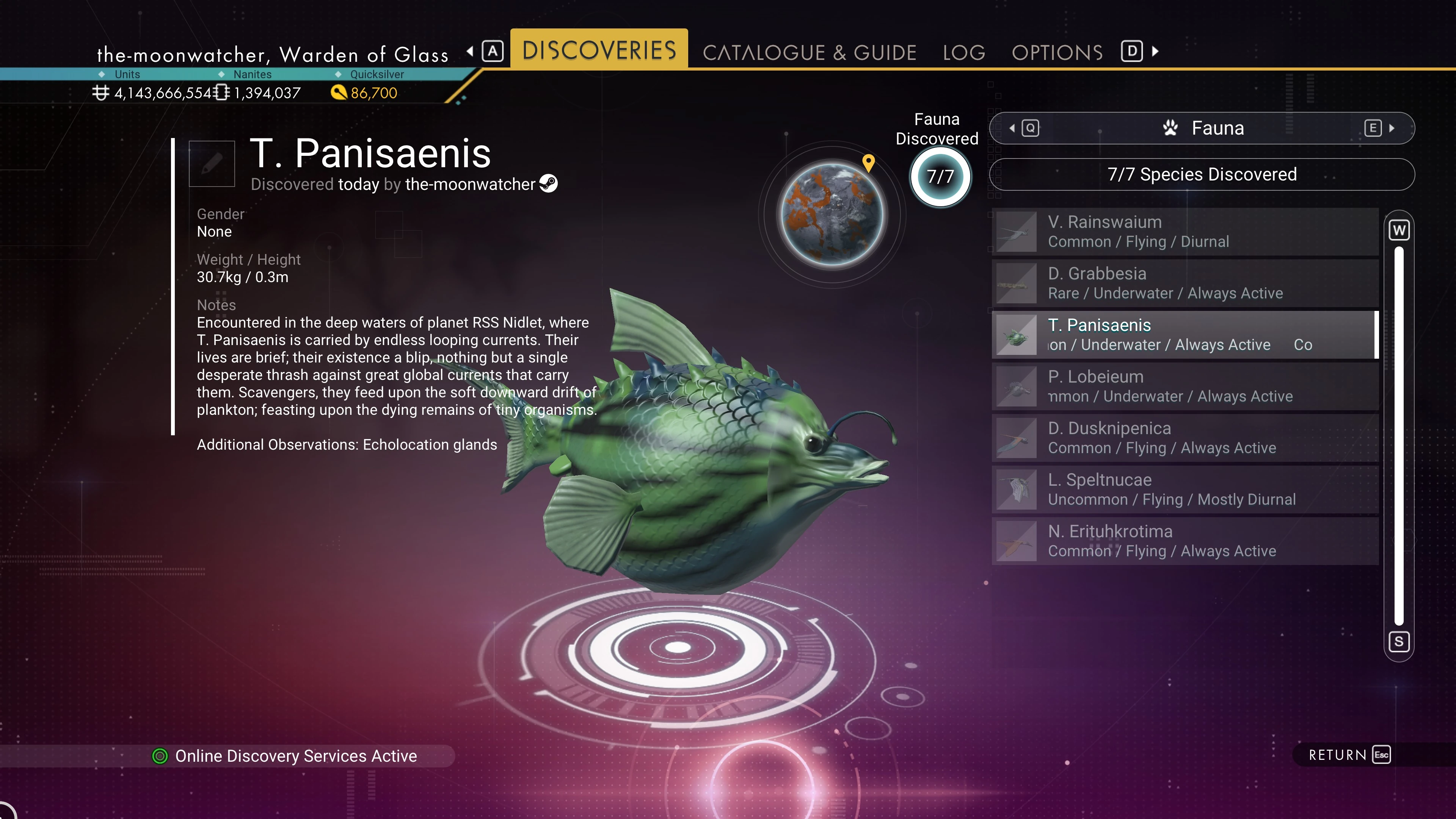Show the N. Erituhkrotima entry
The height and width of the screenshot is (819, 1456).
point(1185,541)
